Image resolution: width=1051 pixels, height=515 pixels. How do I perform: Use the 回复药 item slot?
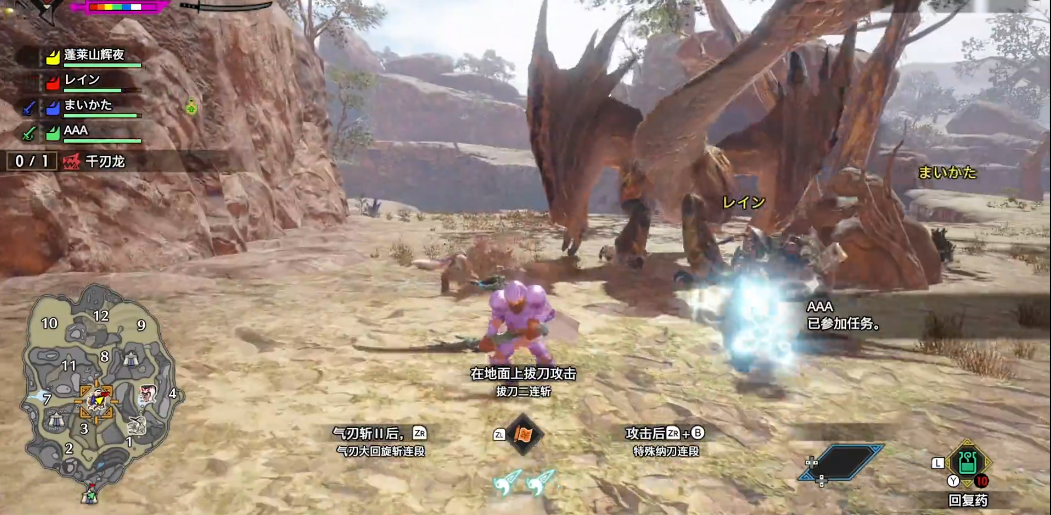click(x=967, y=464)
